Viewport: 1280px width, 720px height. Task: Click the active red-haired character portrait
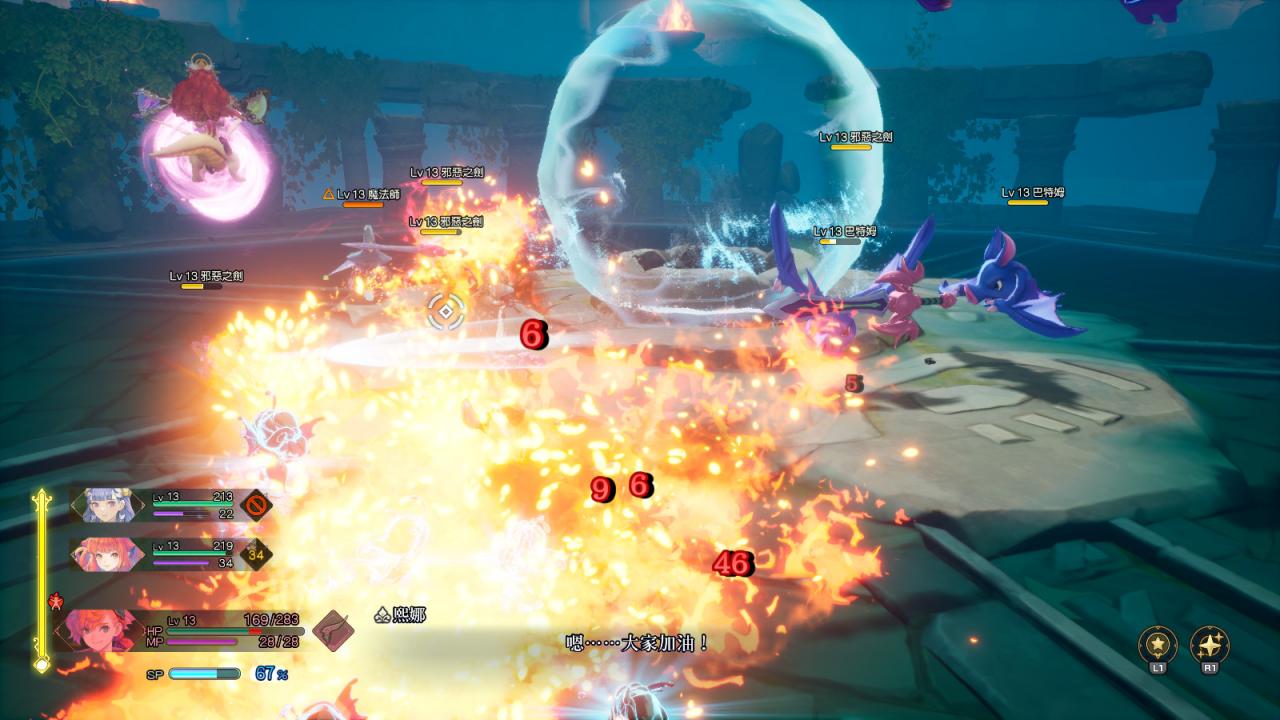pos(98,630)
